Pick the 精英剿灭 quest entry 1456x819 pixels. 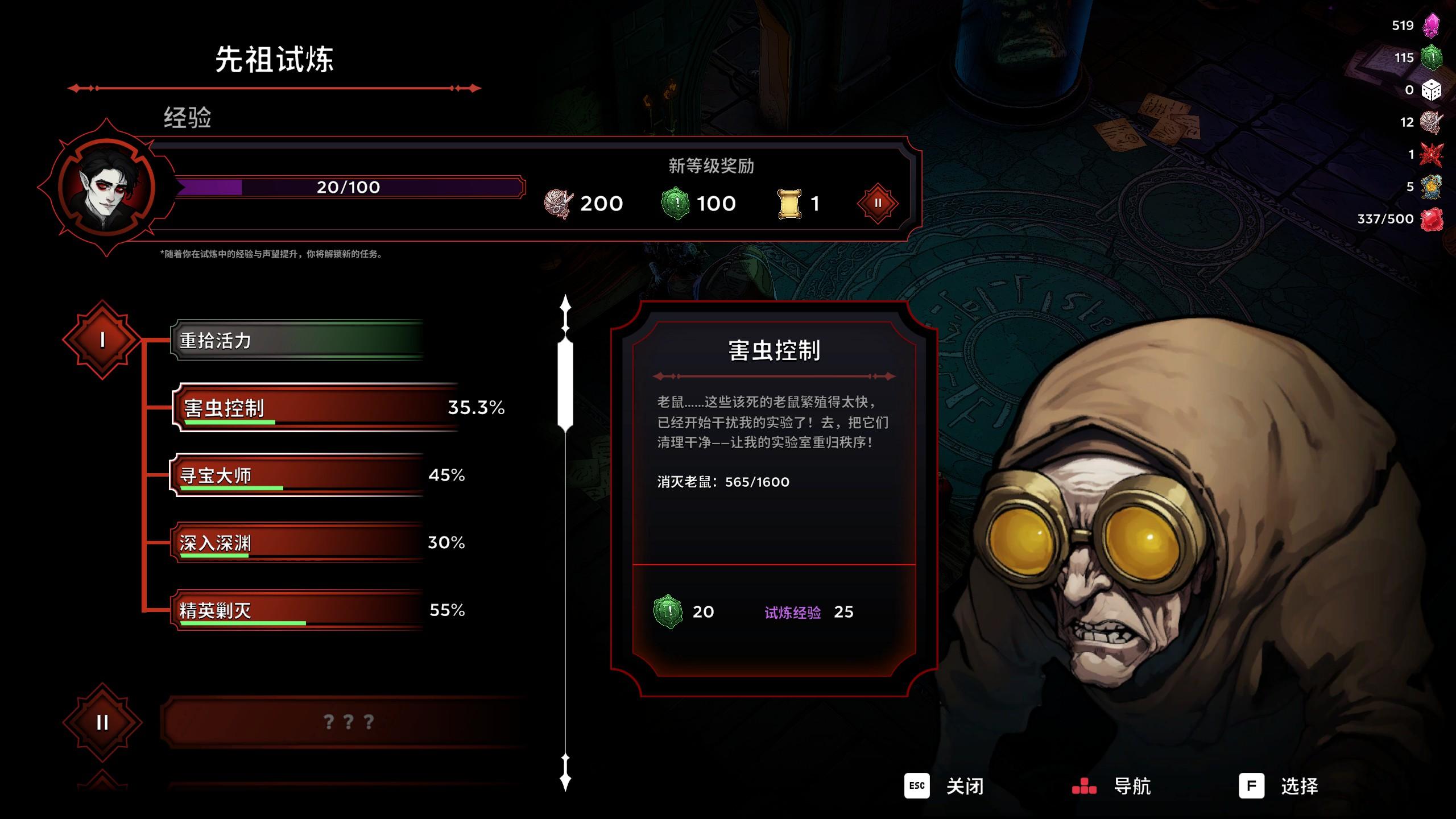click(297, 610)
